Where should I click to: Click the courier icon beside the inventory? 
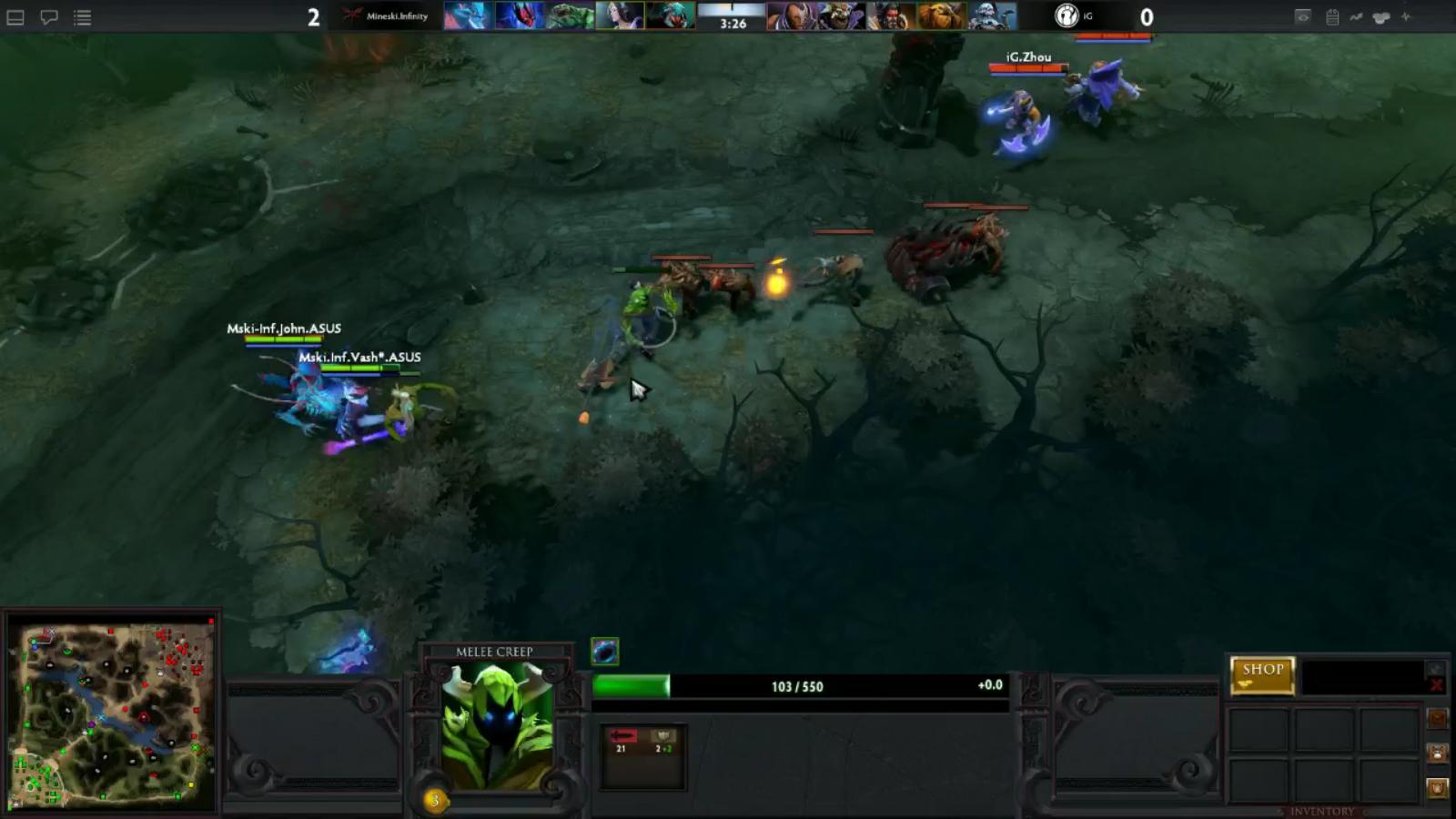click(x=1438, y=753)
